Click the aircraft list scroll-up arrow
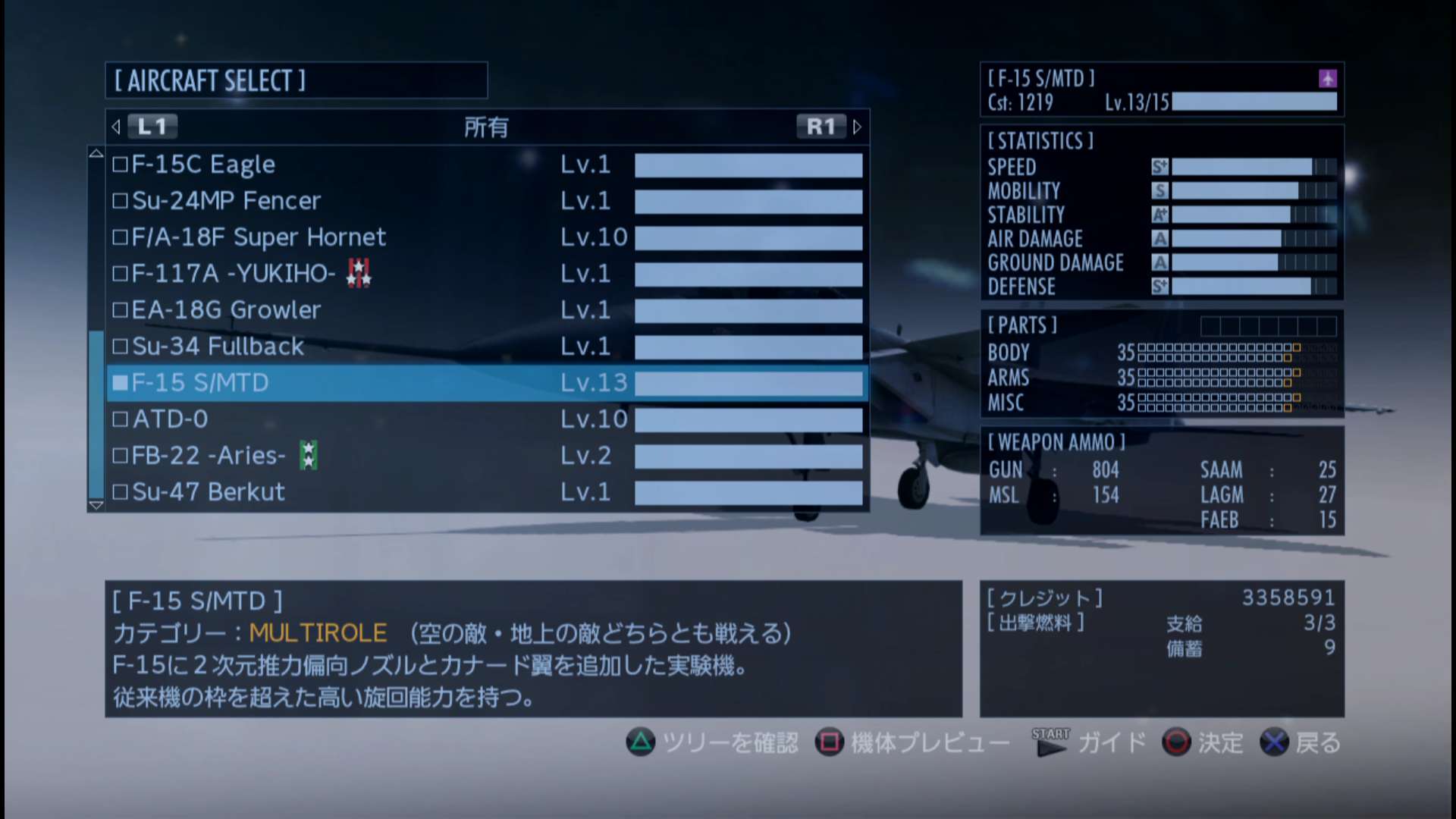Screen dimensions: 1456x819 coord(96,153)
